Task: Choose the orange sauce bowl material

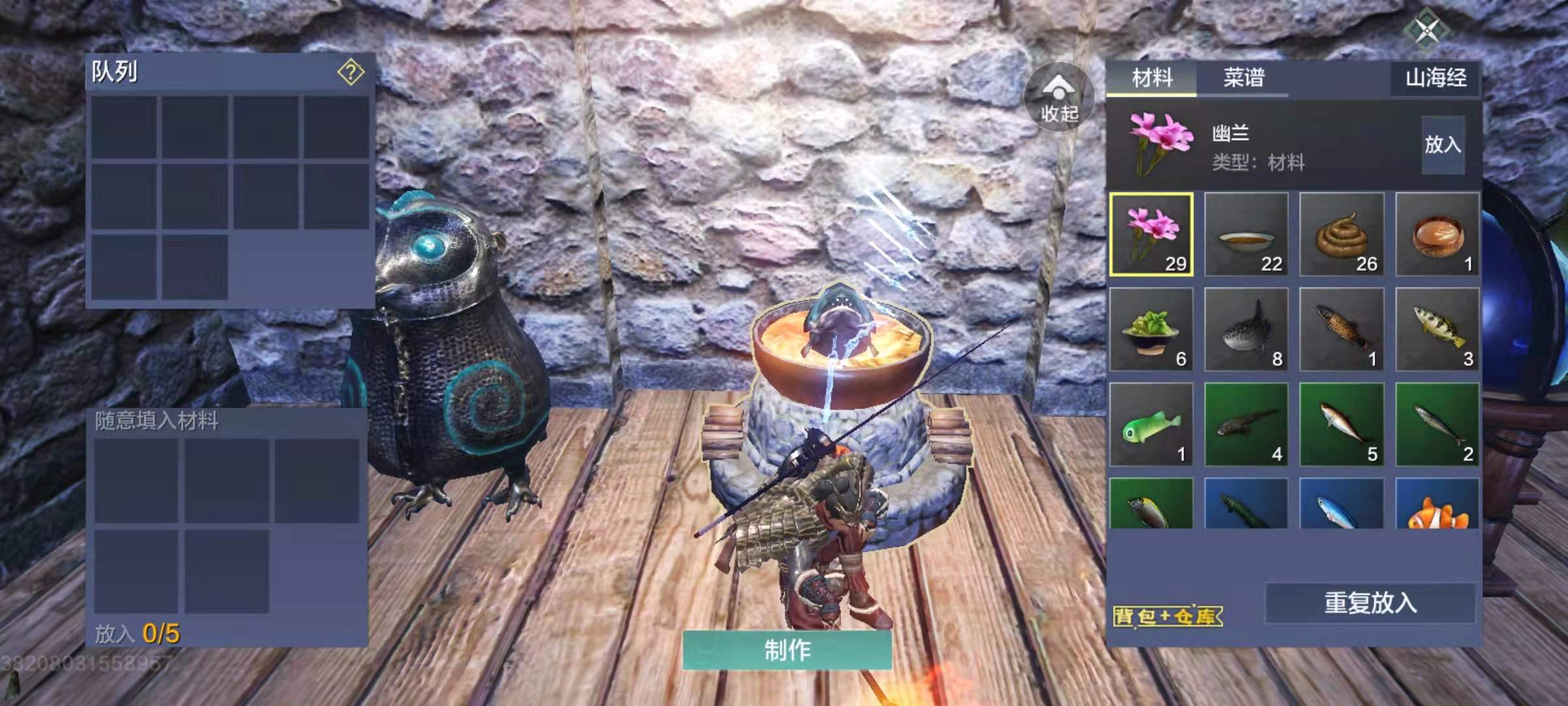Action: coord(1437,234)
